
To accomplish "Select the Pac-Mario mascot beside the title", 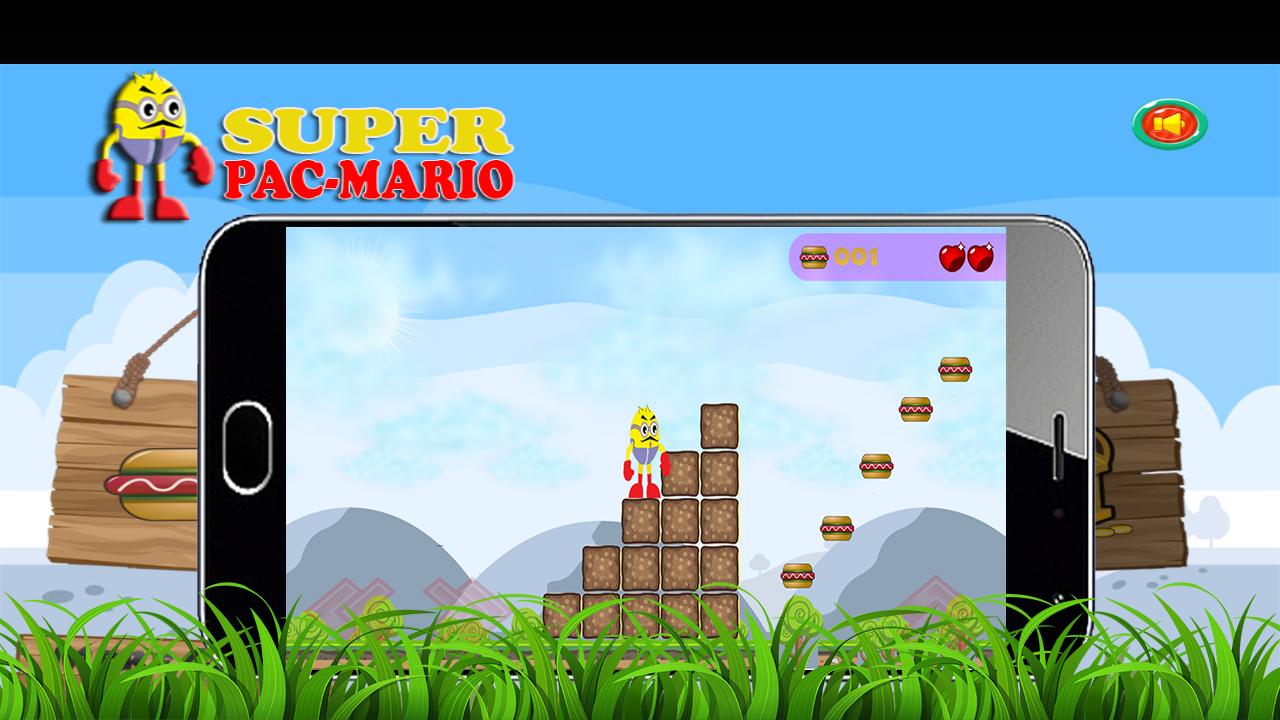I will coord(148,140).
